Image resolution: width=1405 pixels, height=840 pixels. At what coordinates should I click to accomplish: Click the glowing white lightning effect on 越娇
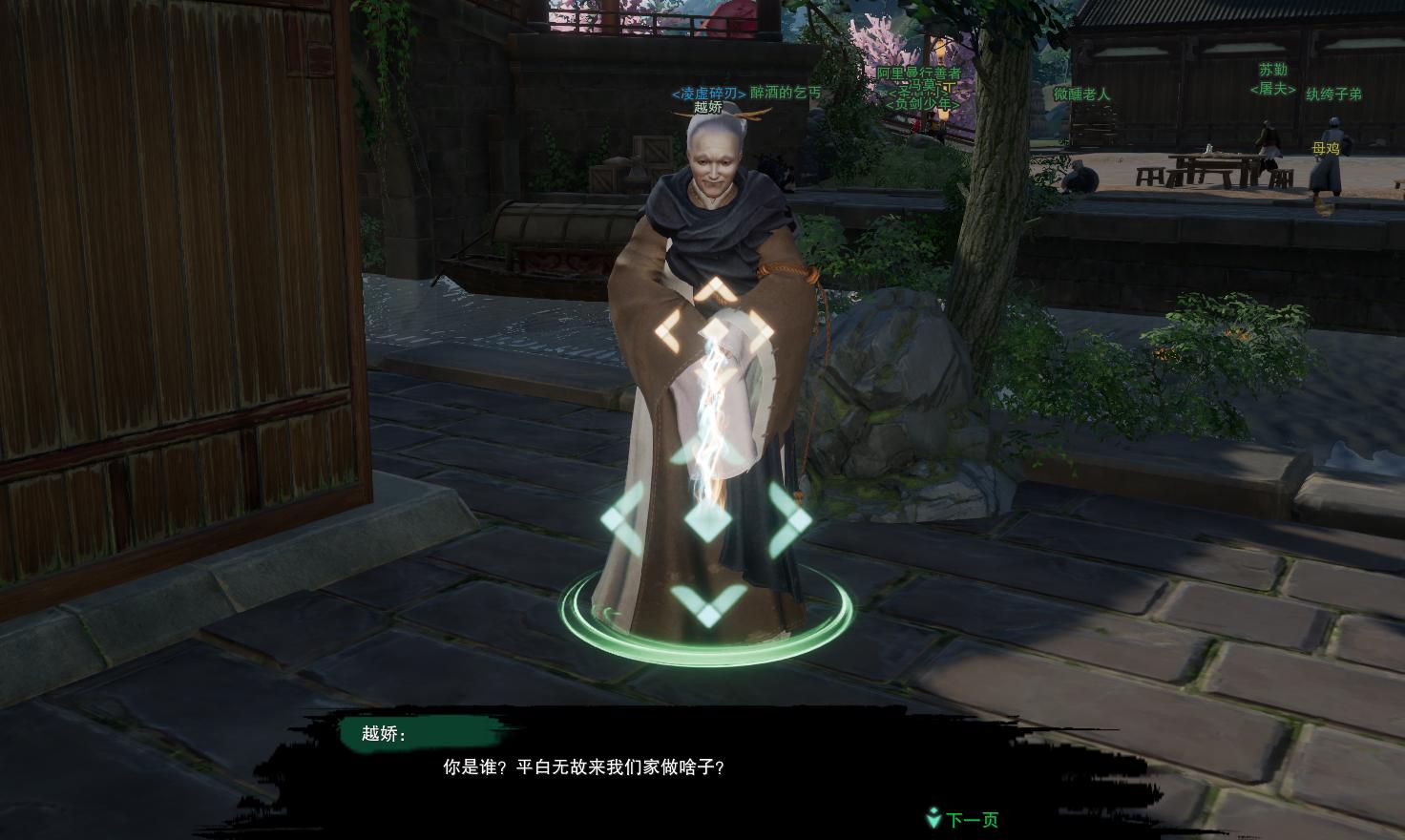pyautogui.click(x=711, y=410)
